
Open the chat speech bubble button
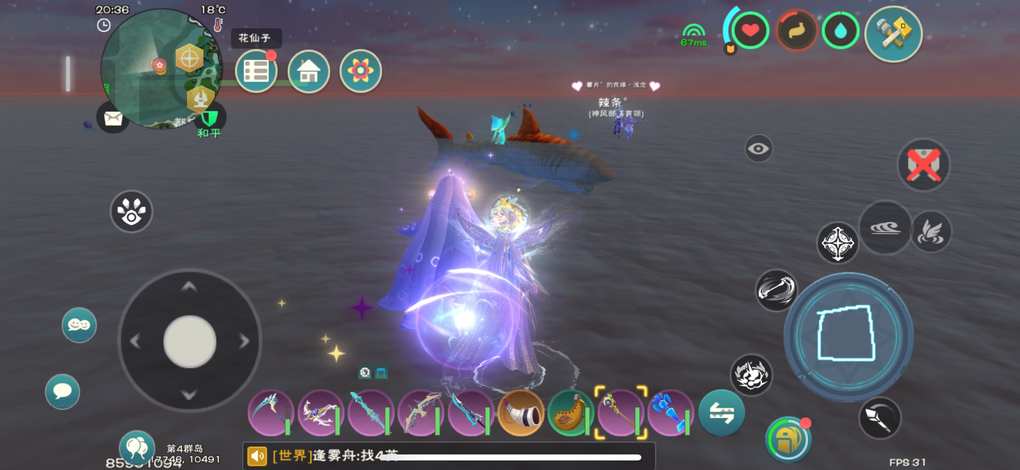[x=62, y=391]
